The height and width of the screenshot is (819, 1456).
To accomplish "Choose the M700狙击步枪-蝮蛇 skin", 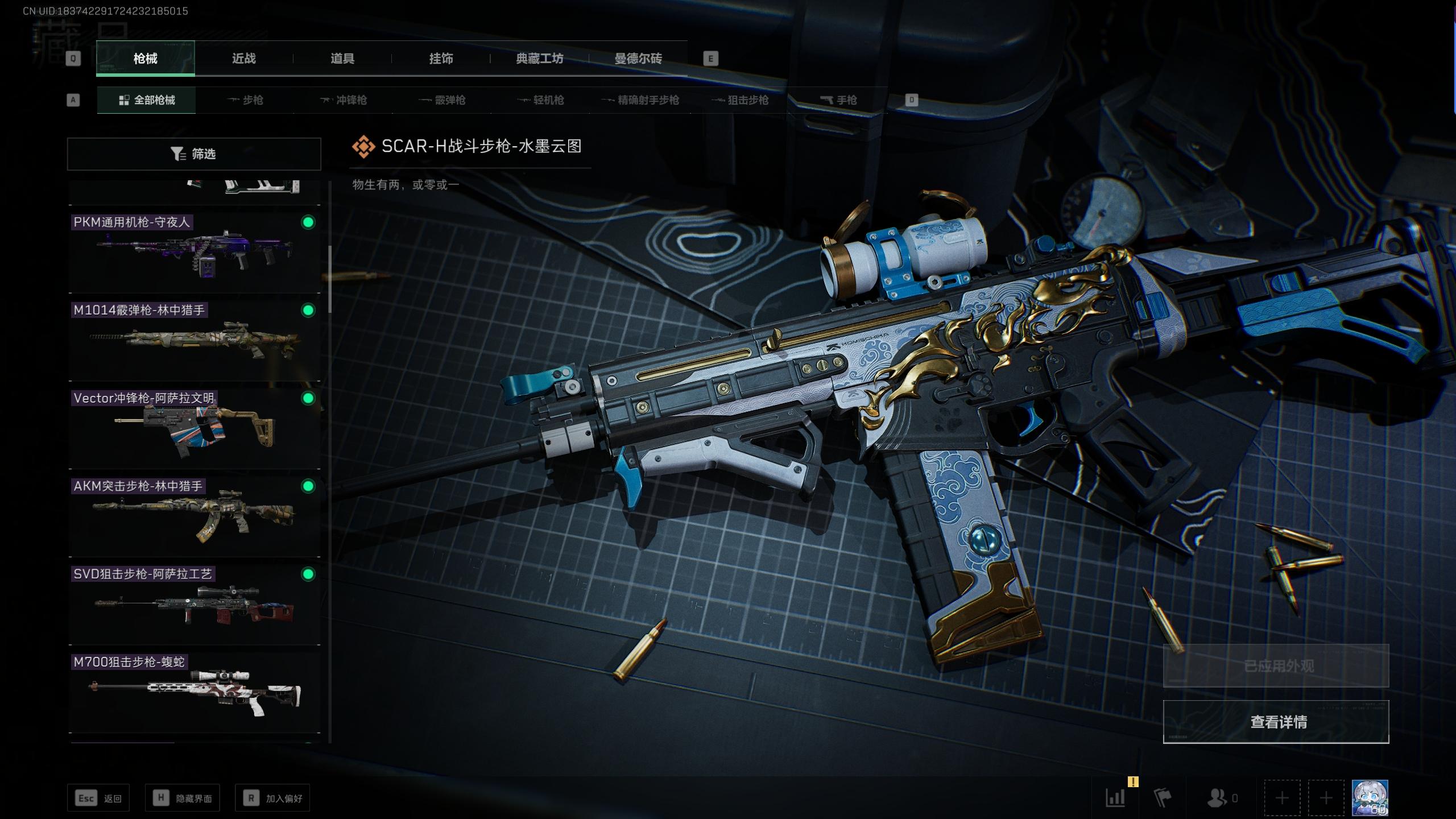I will click(194, 692).
